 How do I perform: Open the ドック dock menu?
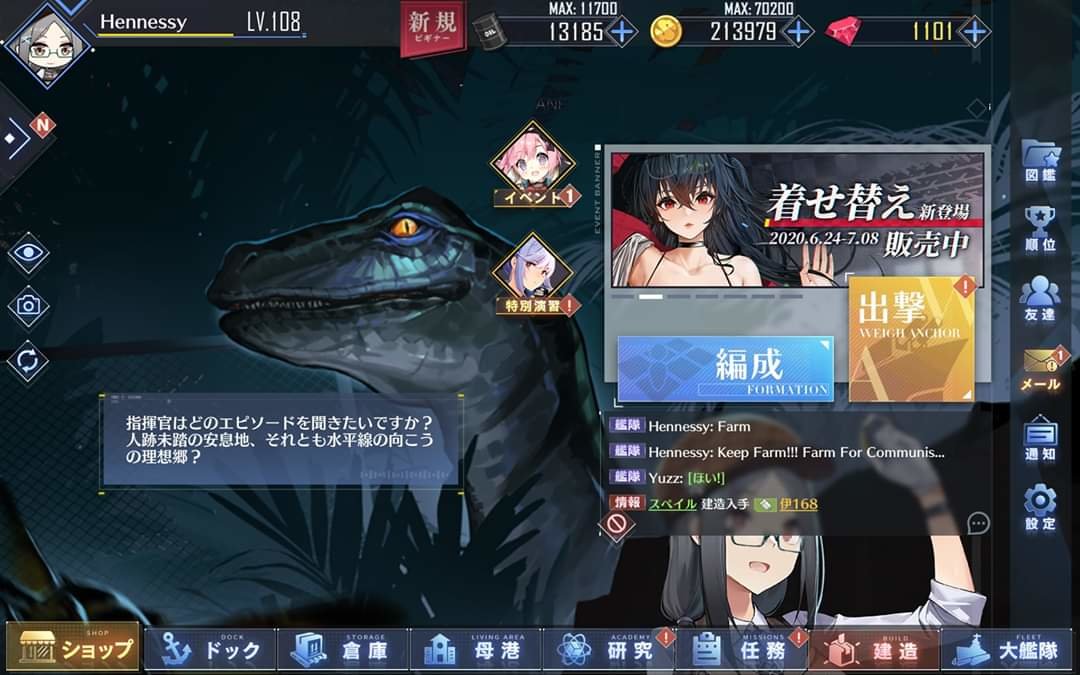[x=206, y=649]
